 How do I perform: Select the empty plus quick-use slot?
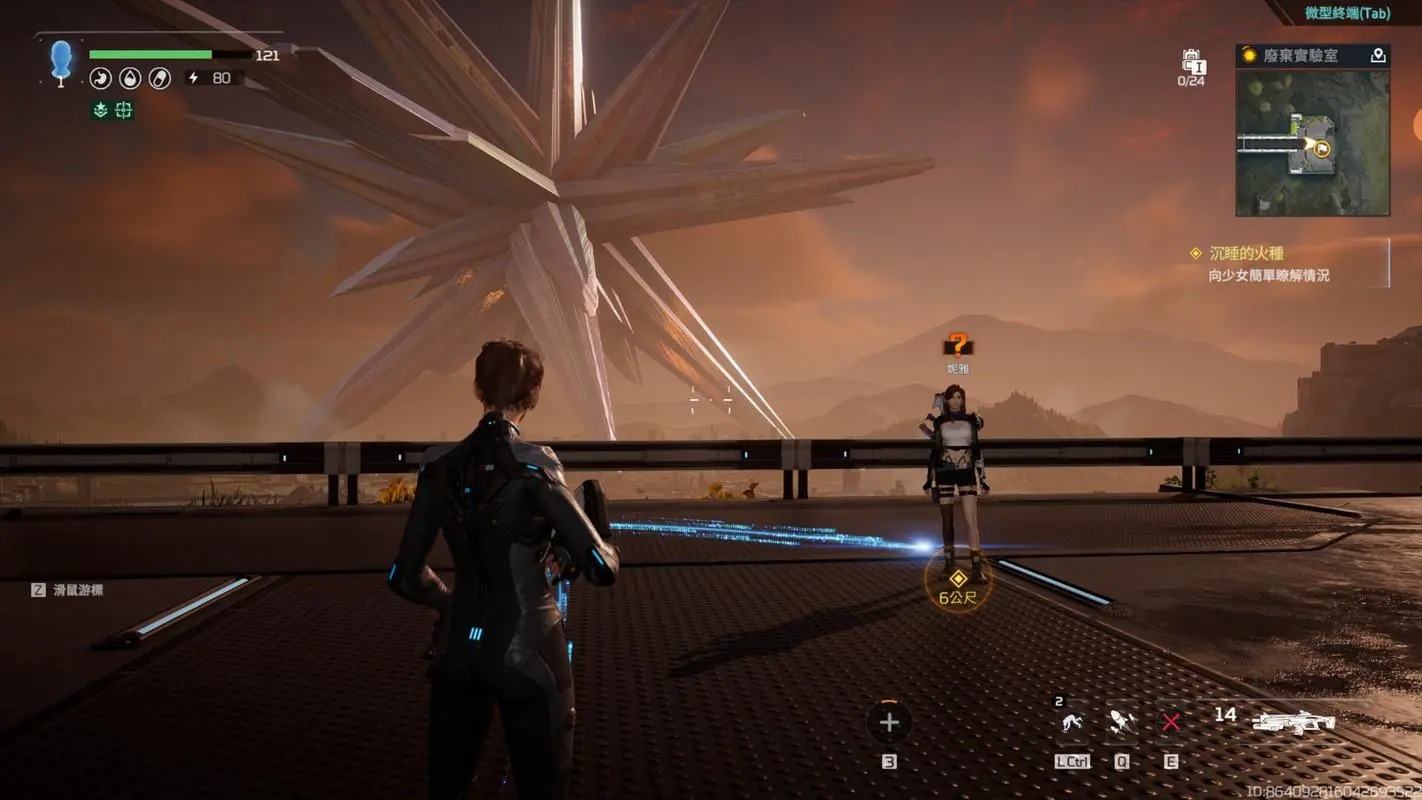889,722
